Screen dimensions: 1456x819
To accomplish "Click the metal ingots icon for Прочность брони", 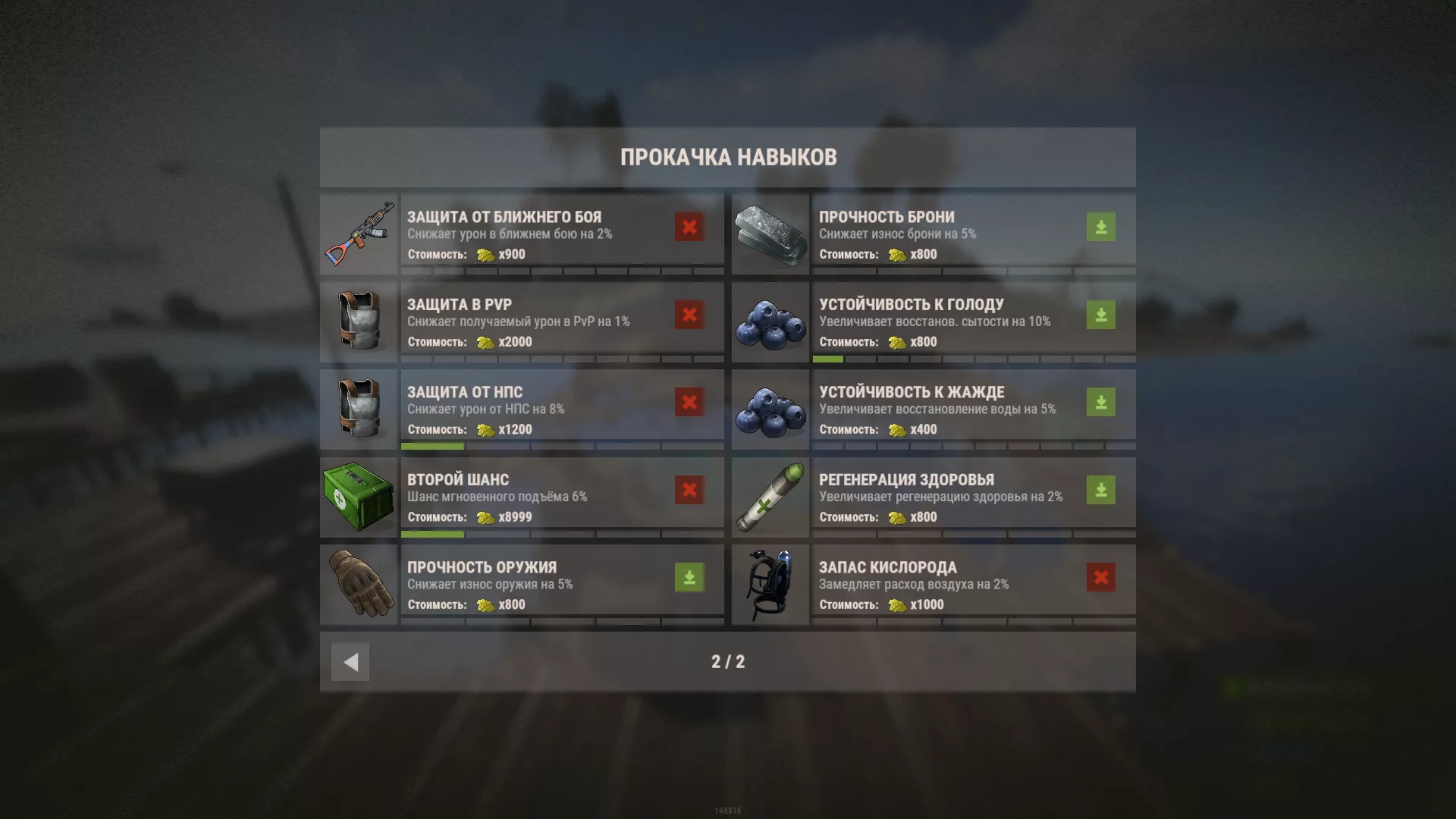I will coord(770,230).
